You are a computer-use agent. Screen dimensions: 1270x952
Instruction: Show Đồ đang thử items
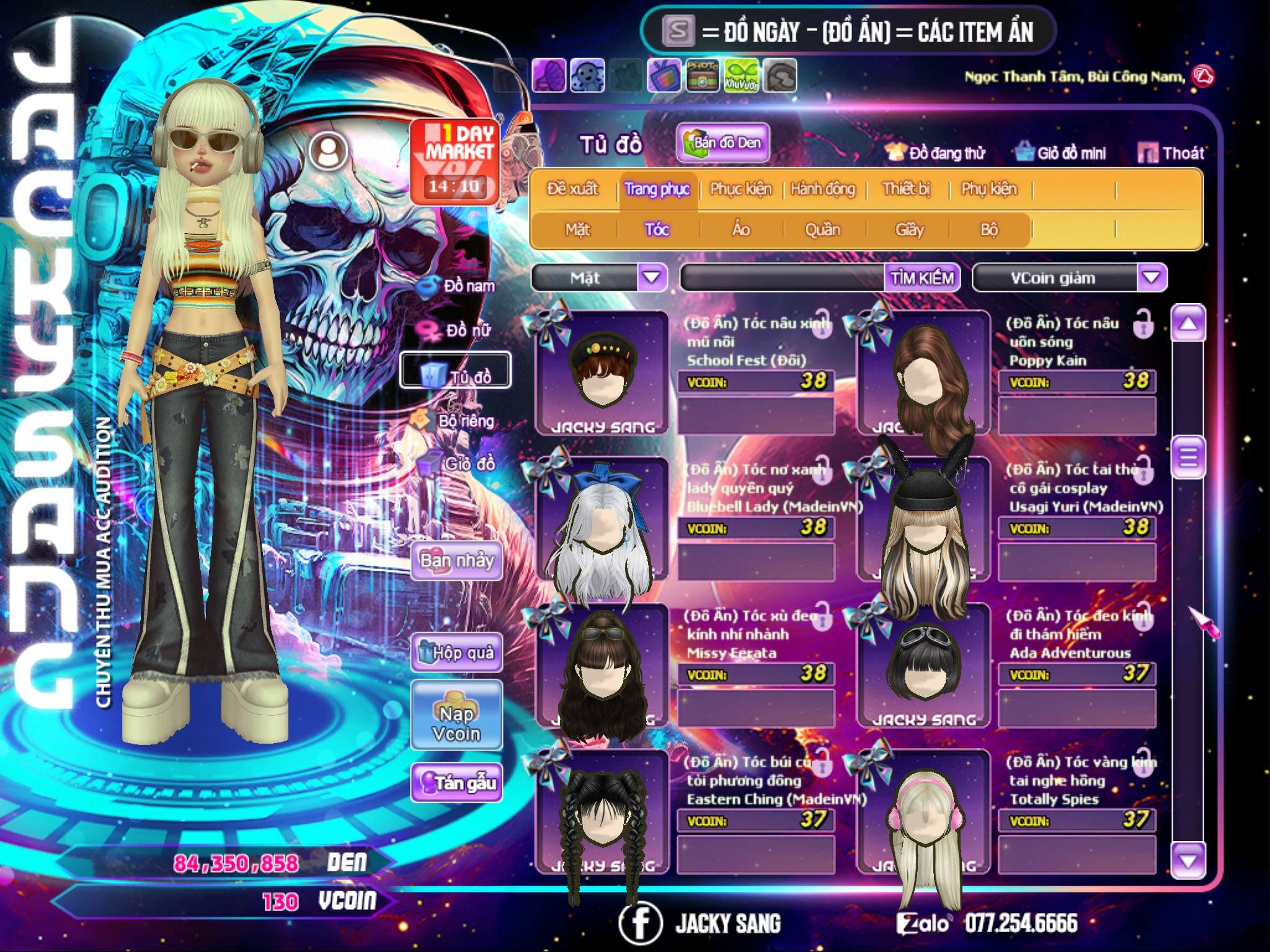[936, 152]
